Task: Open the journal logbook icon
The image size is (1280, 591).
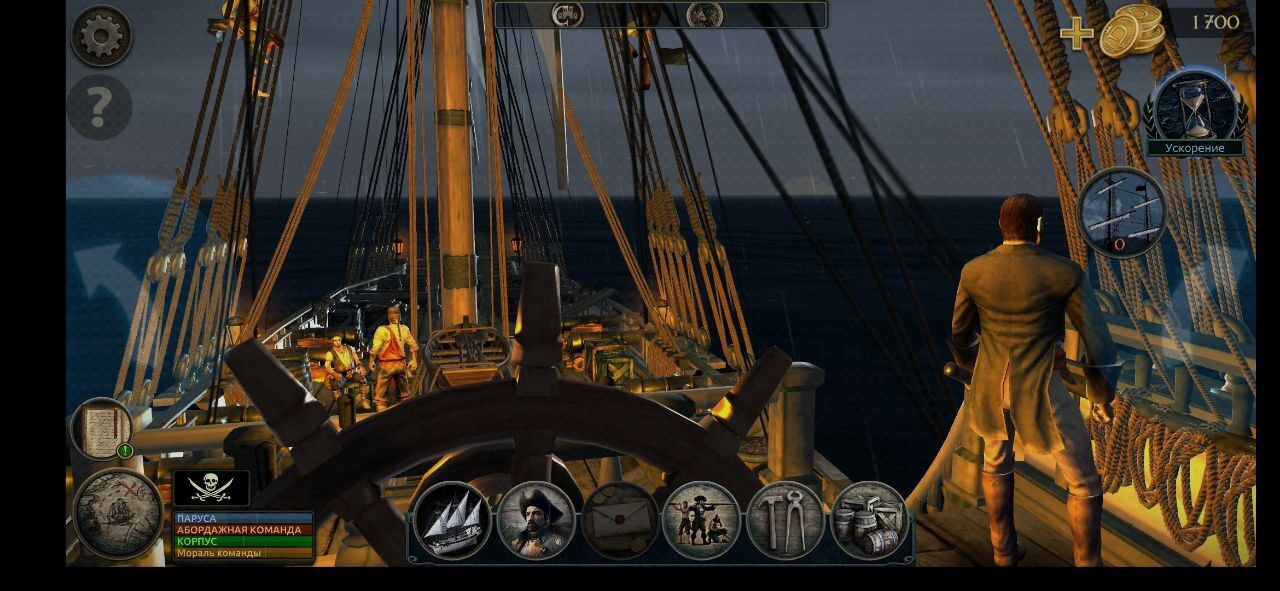Action: (x=102, y=428)
